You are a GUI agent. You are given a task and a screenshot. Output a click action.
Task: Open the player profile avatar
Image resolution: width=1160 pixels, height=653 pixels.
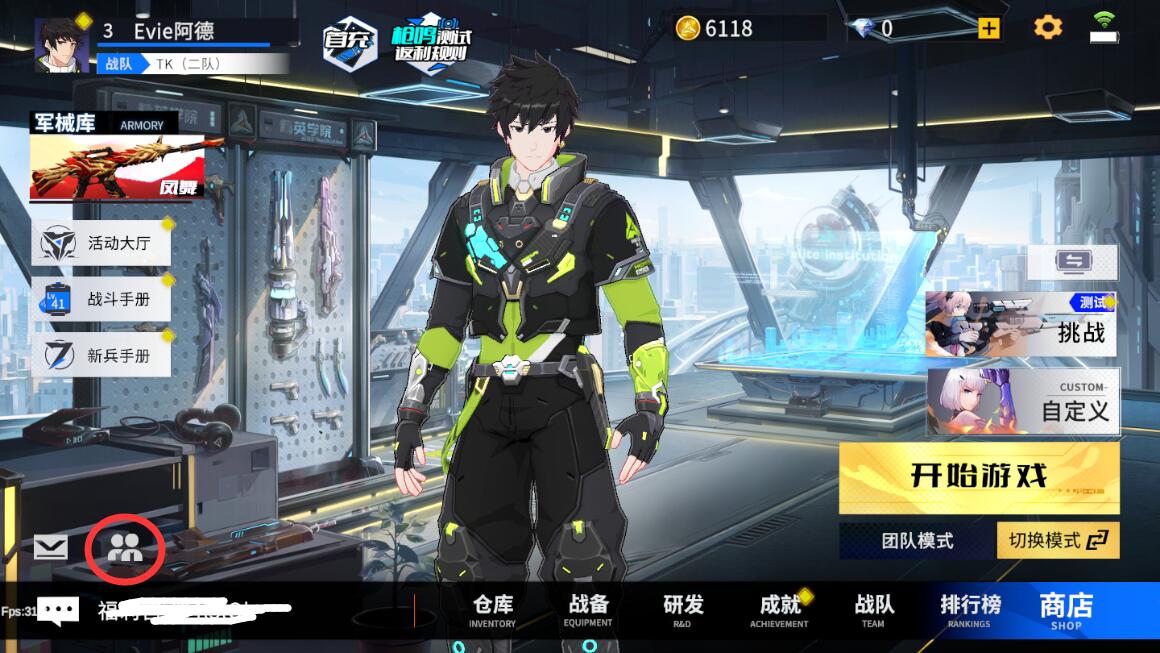pyautogui.click(x=62, y=45)
